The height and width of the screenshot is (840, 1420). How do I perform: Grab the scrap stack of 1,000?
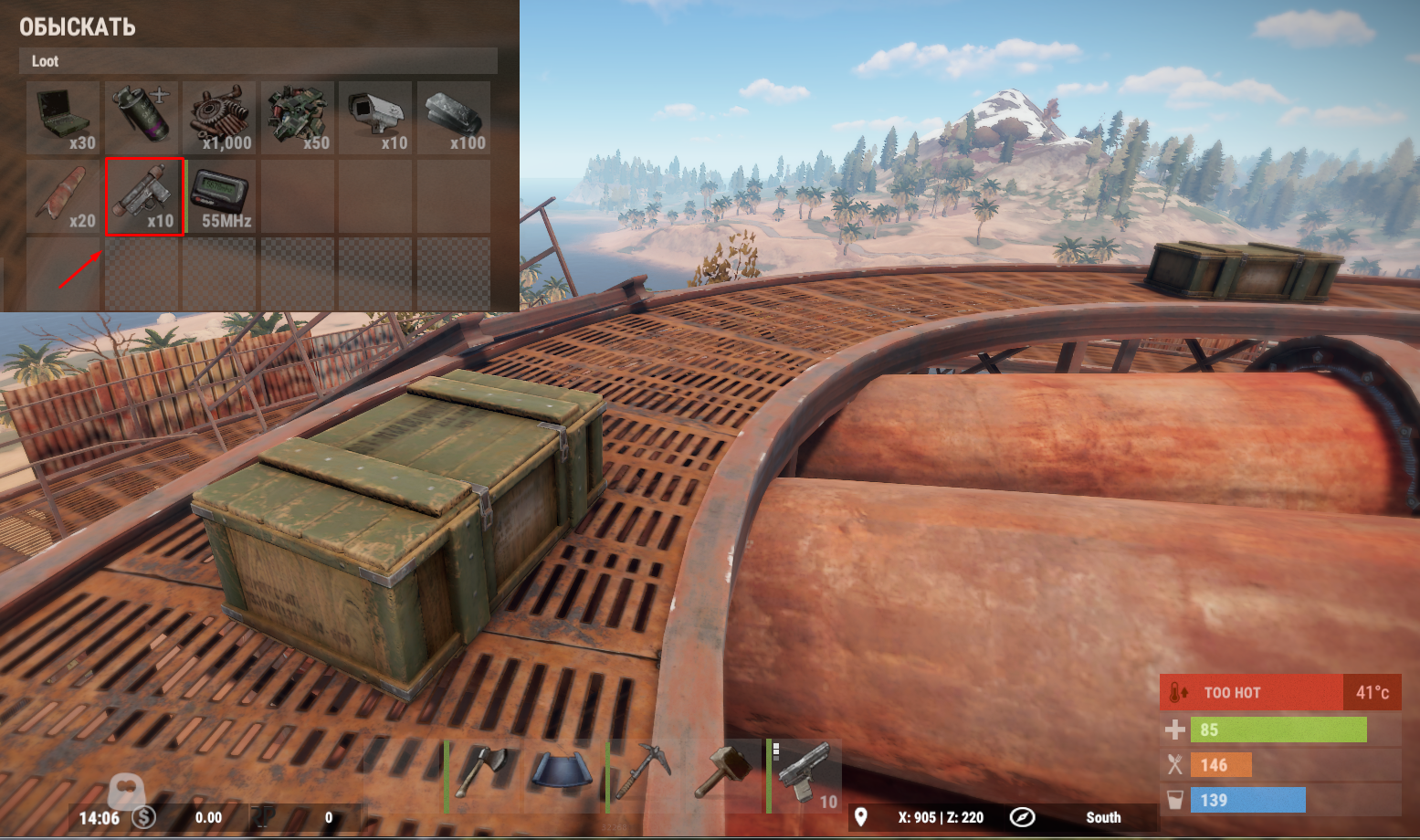tap(220, 118)
